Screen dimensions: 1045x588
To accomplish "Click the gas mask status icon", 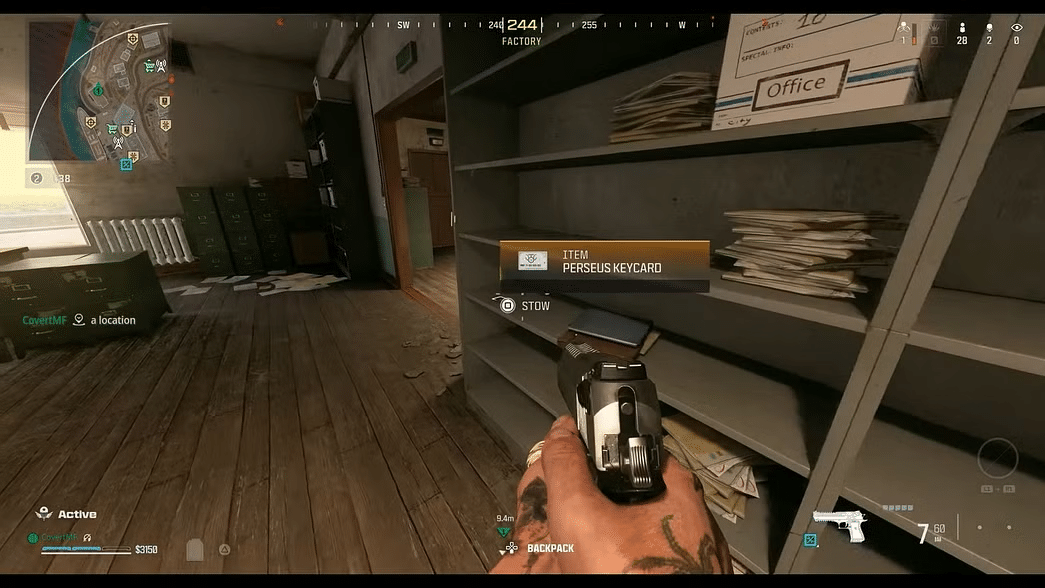I will (x=224, y=549).
